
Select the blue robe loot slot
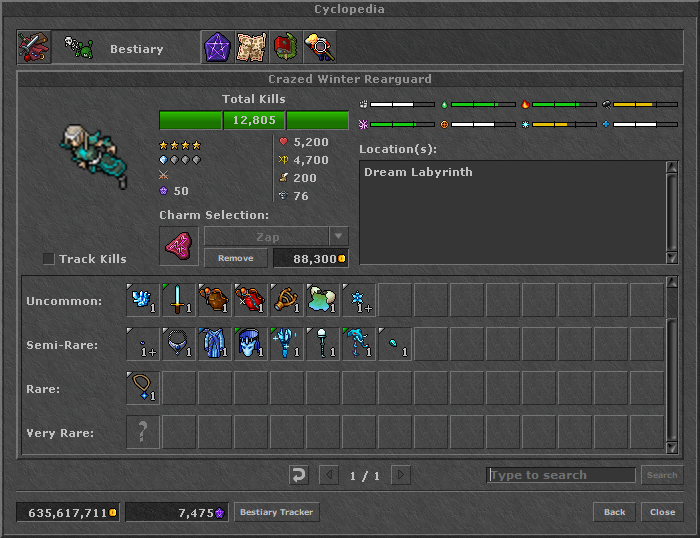[x=215, y=344]
